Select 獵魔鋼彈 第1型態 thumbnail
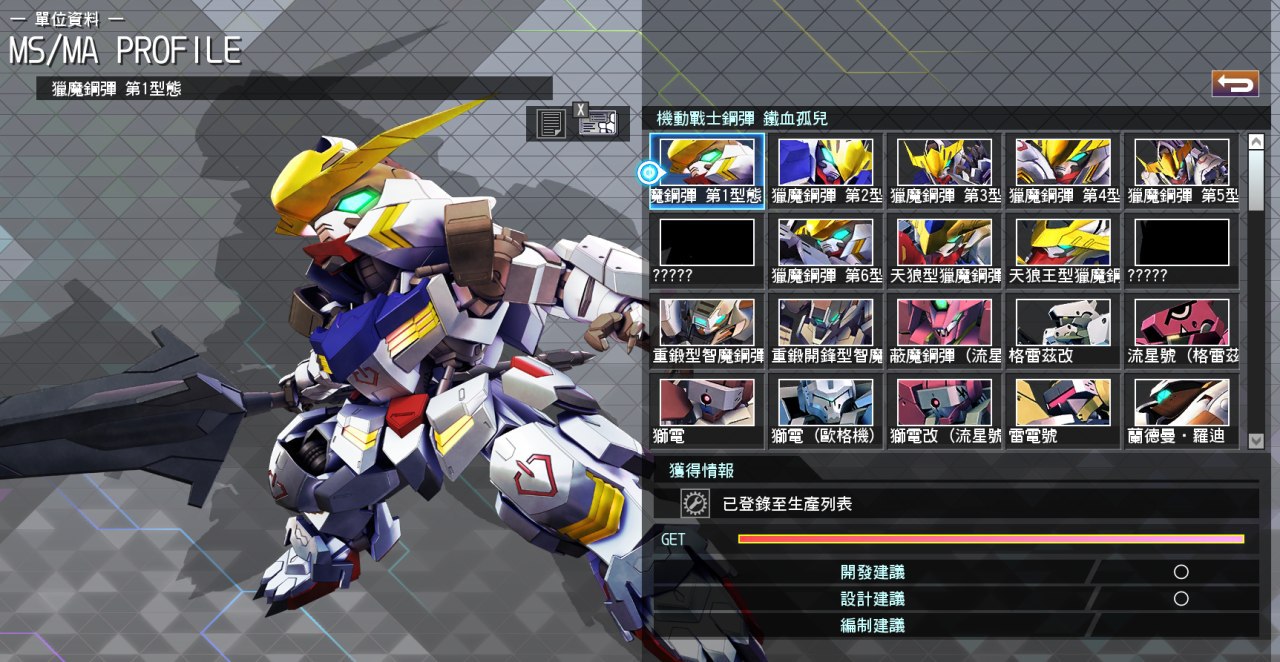1280x662 pixels. tap(707, 171)
